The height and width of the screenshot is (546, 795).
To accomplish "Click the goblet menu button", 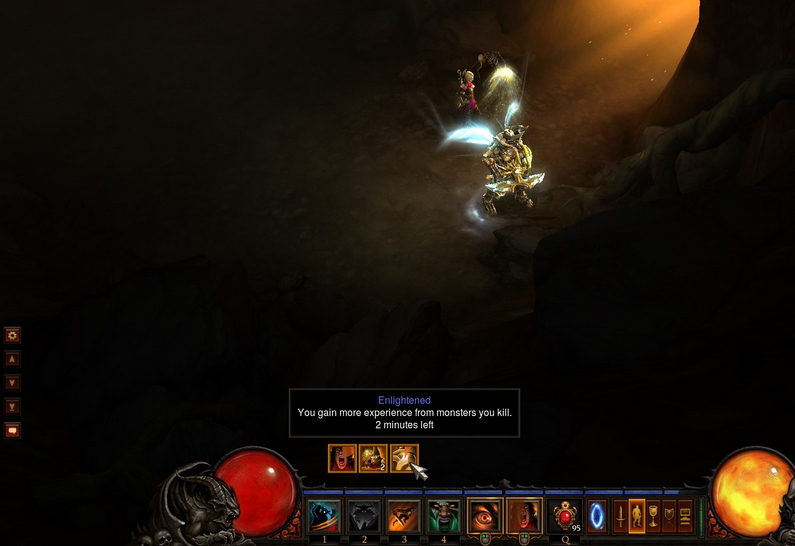I will (653, 516).
